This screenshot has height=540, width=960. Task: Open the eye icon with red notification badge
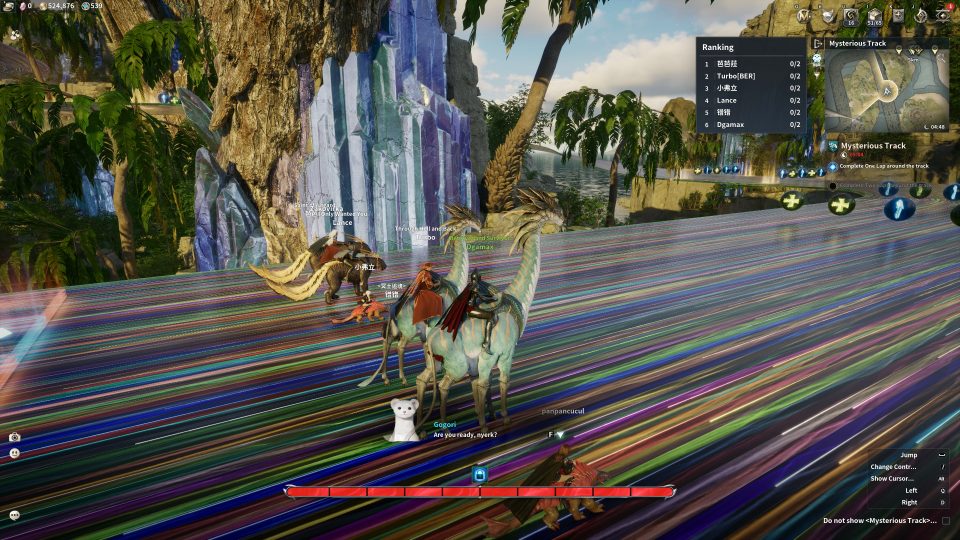coord(943,15)
